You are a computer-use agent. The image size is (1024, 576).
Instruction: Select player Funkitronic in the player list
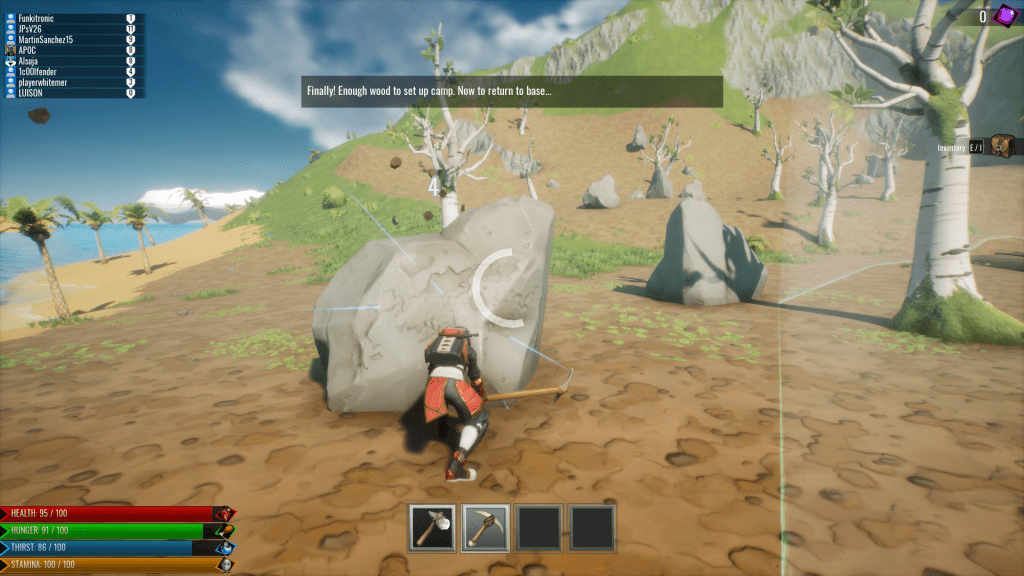tap(70, 18)
